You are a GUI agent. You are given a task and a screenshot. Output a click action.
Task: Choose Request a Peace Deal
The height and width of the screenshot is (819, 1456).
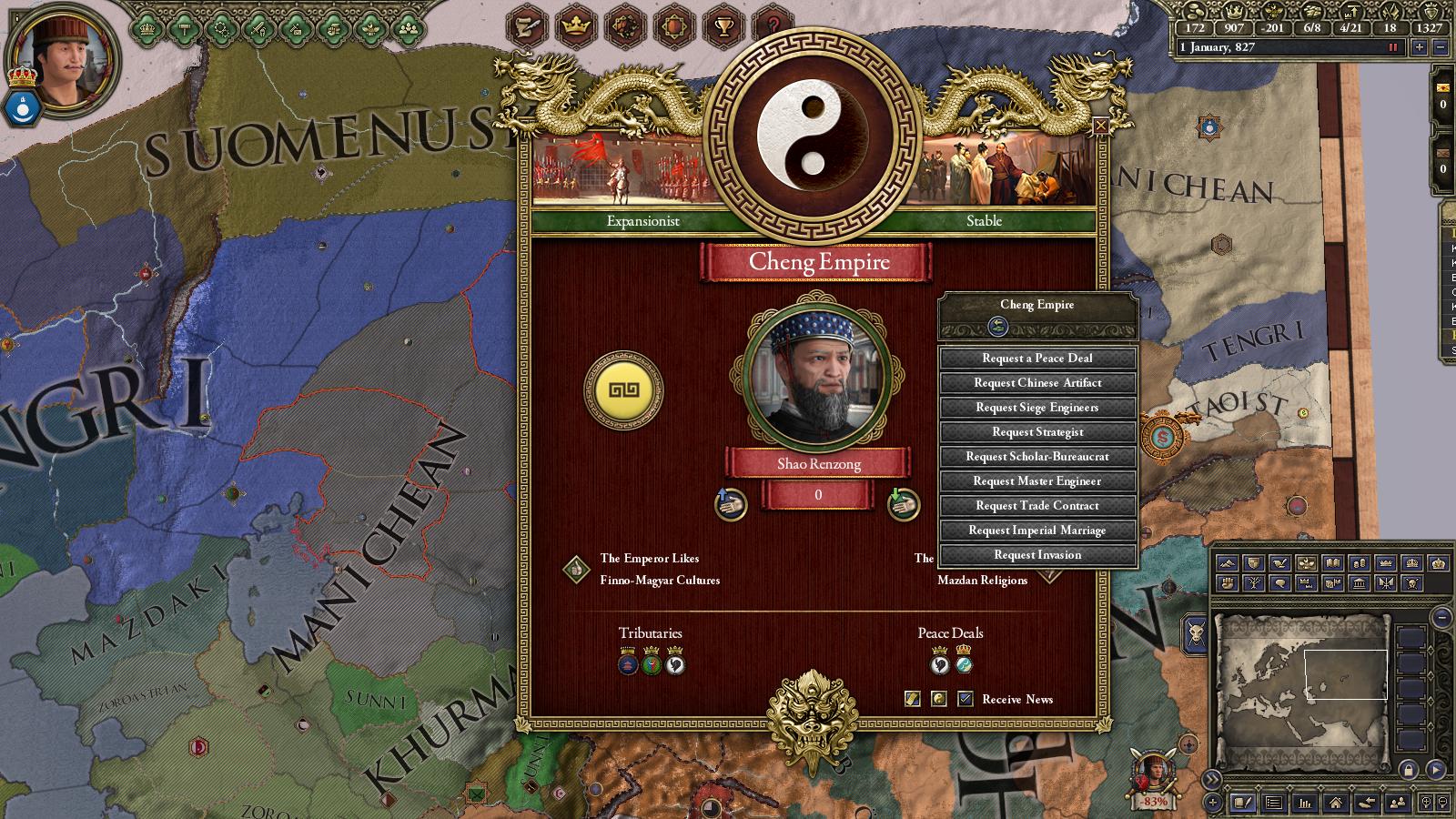tap(1037, 359)
